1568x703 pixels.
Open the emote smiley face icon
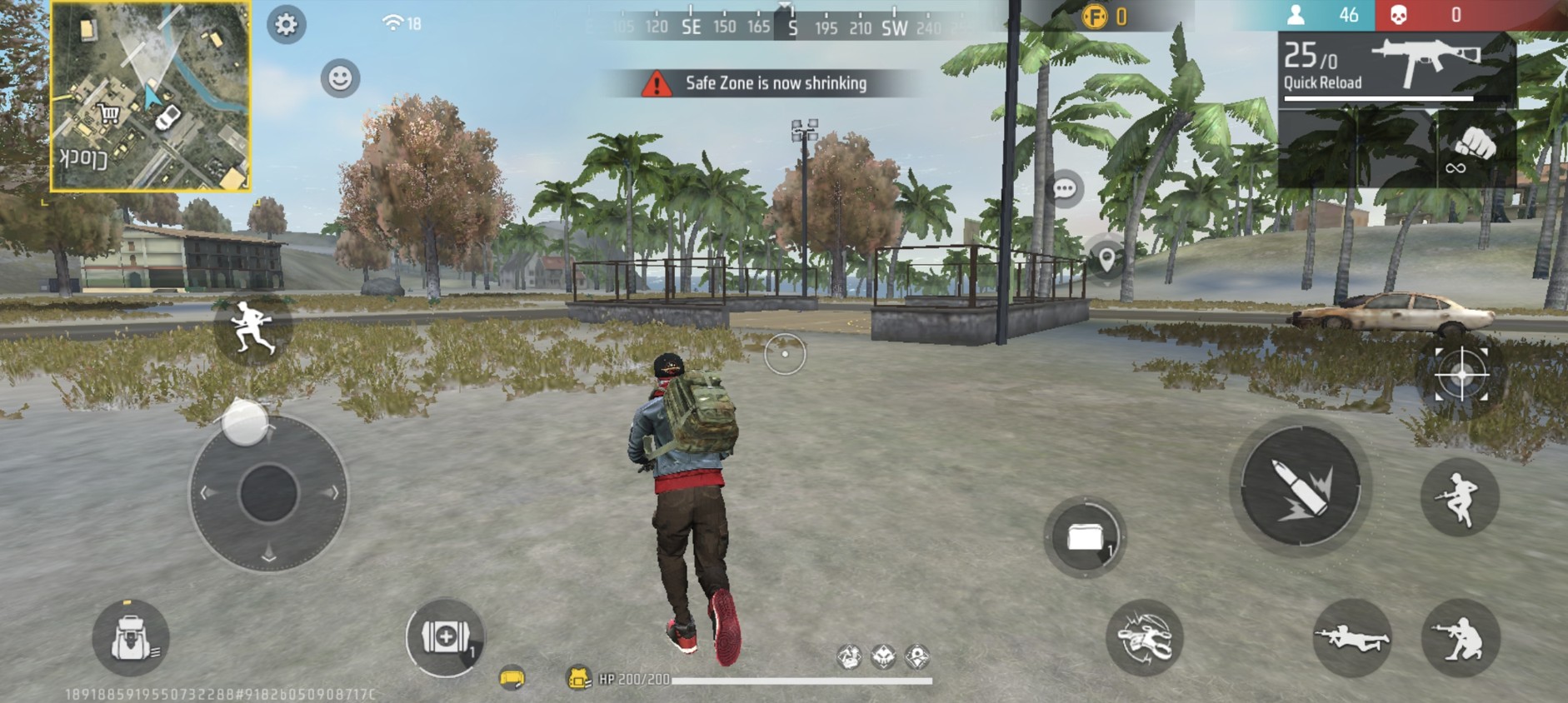coord(338,80)
